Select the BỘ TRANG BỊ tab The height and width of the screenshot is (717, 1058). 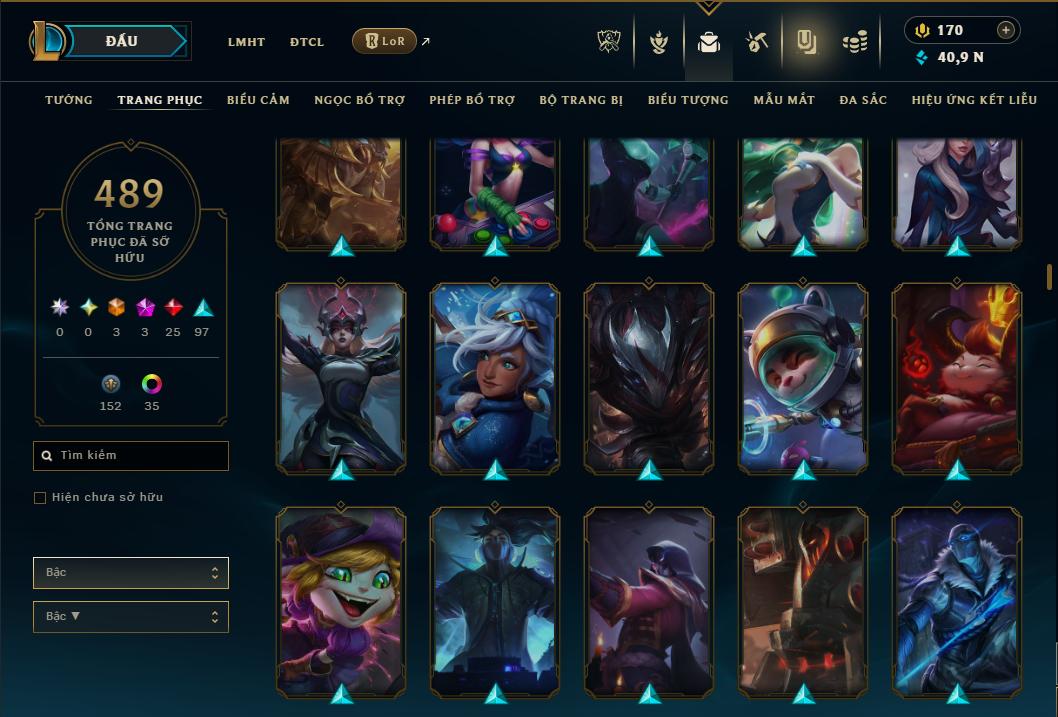581,100
